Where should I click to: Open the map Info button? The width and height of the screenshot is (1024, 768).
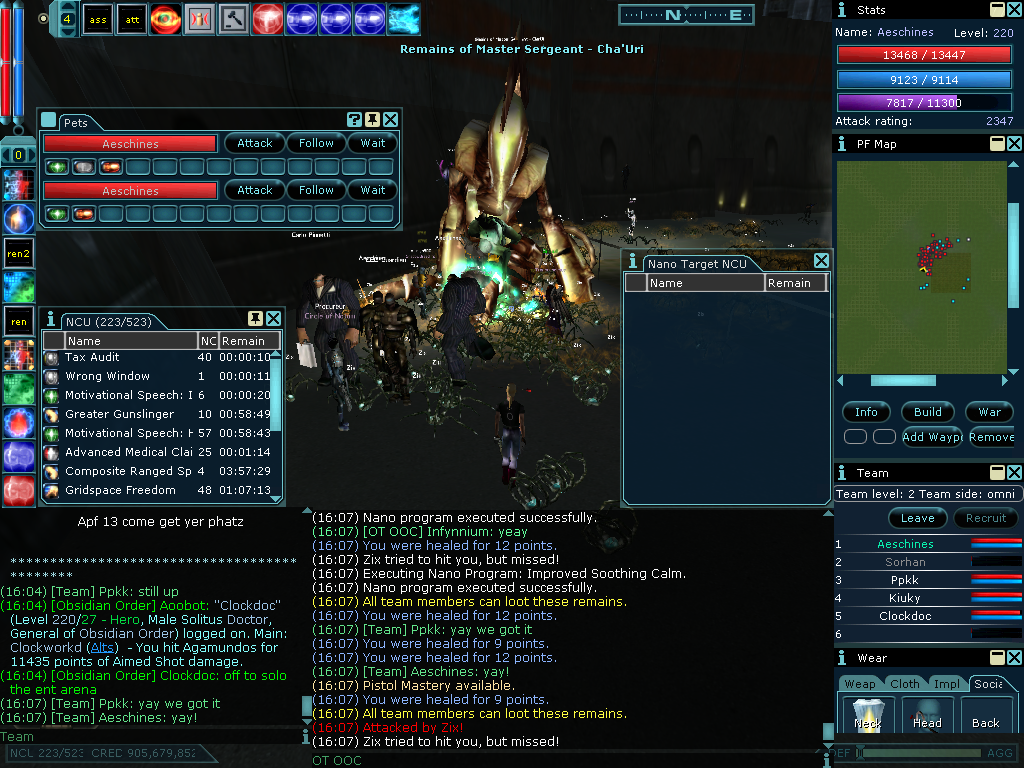[866, 412]
